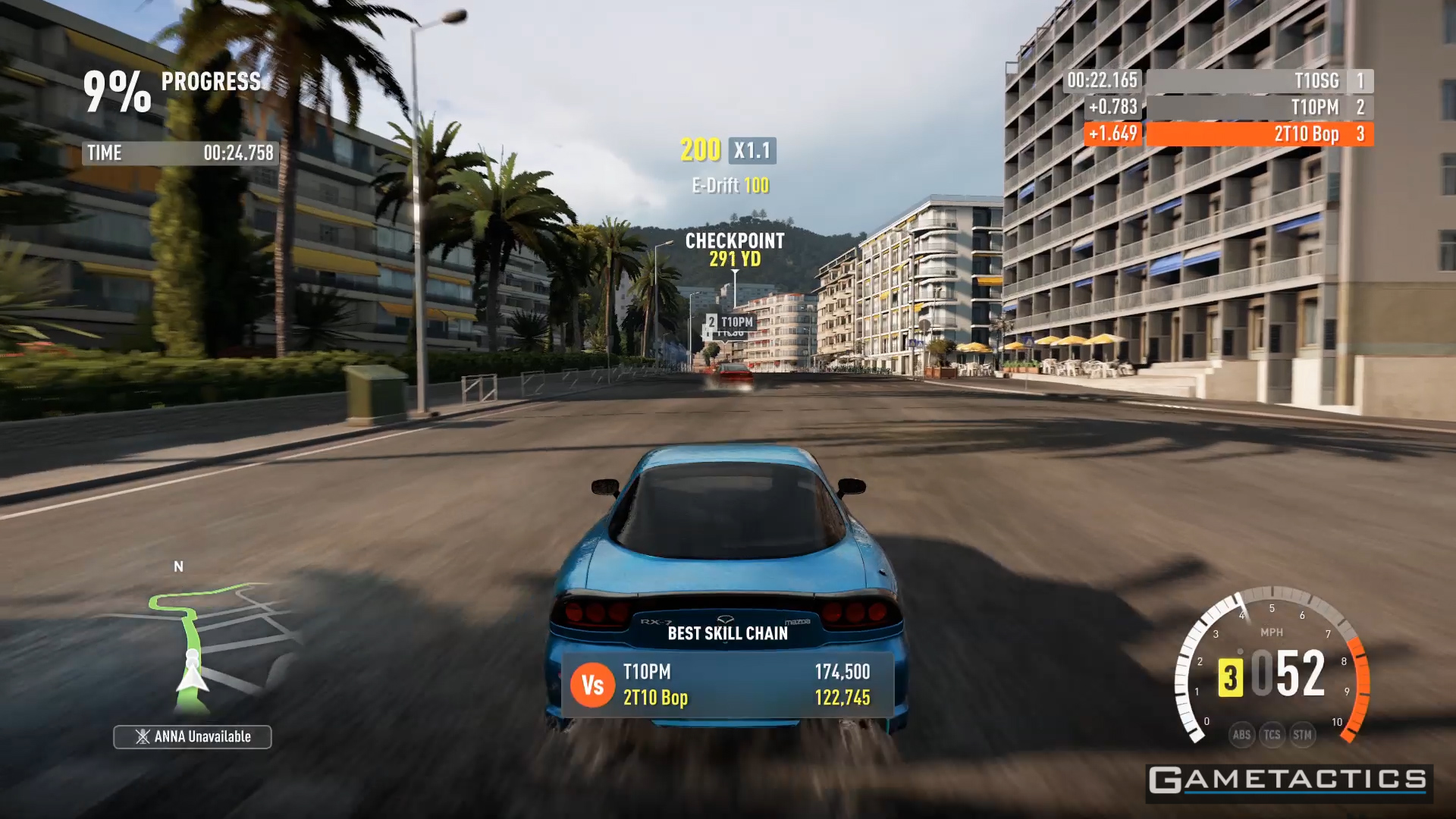Select T10PM row in the race standings
The width and height of the screenshot is (1456, 819).
coord(1259,108)
